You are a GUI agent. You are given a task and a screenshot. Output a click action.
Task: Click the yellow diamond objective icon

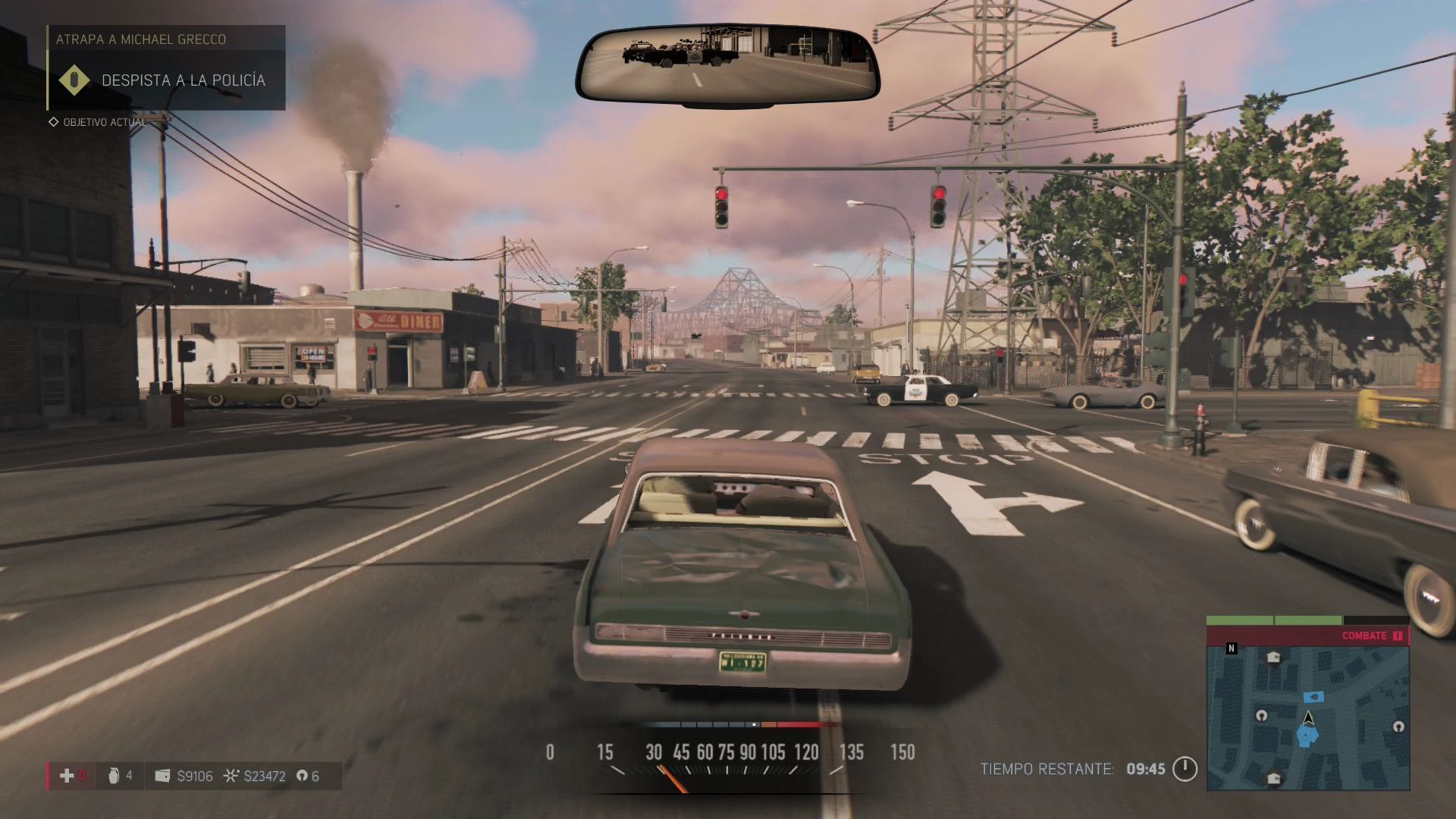[x=74, y=80]
